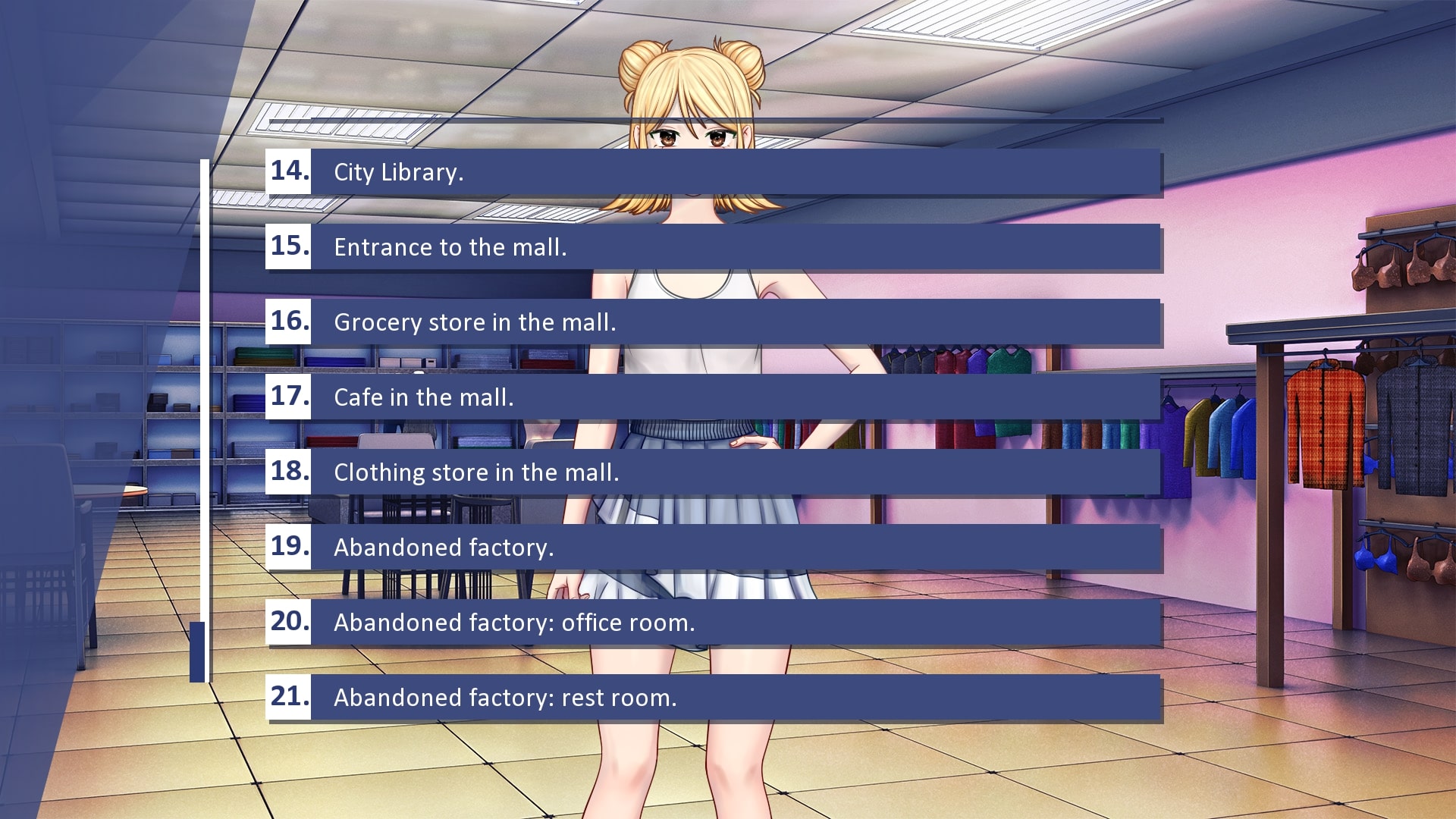The width and height of the screenshot is (1456, 819).
Task: Click the number badge 21
Action: (290, 698)
